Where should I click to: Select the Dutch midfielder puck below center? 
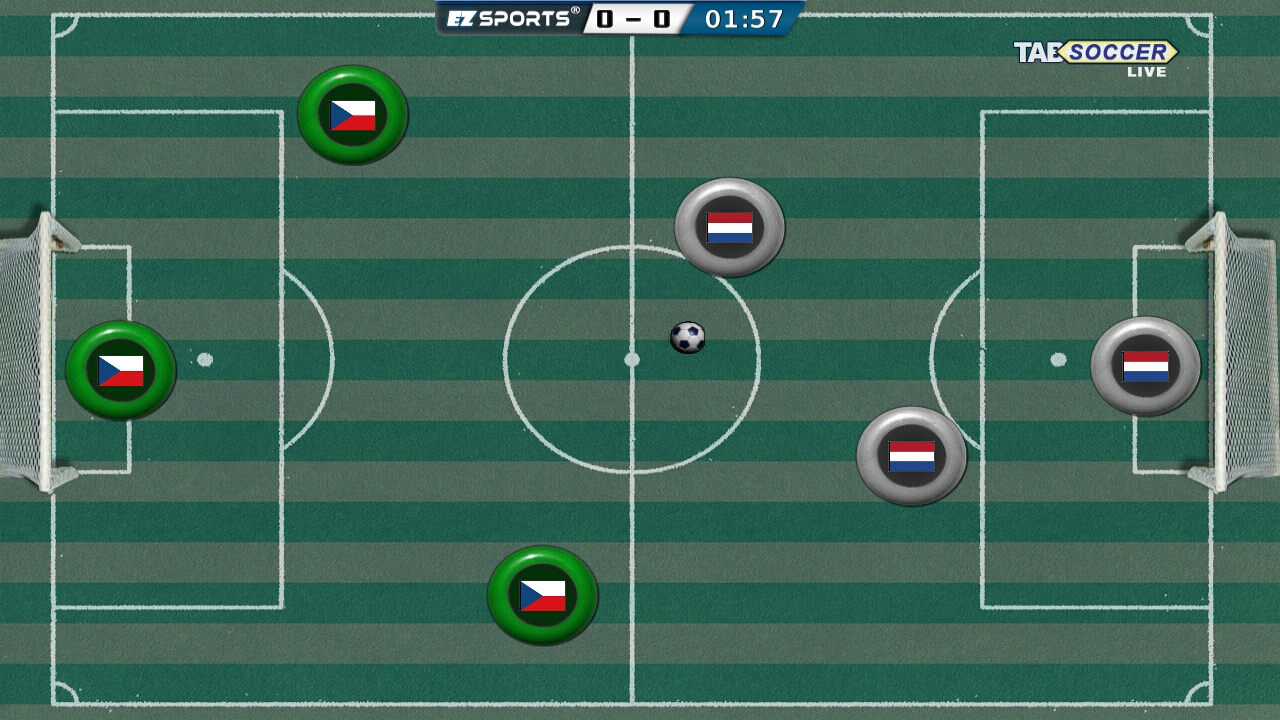(x=911, y=456)
